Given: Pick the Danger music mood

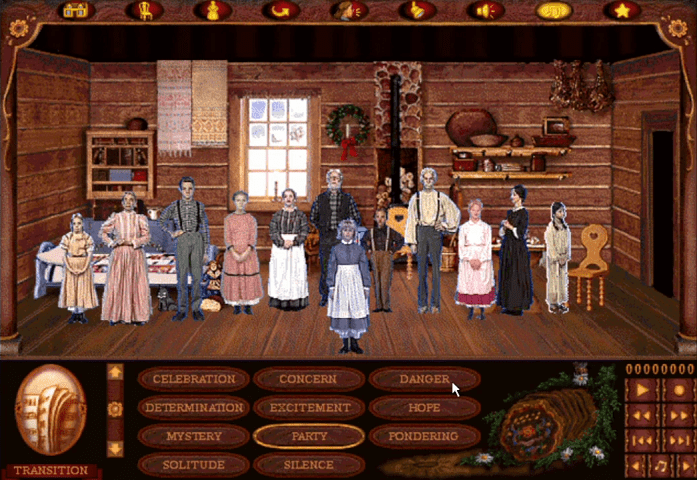Looking at the screenshot, I should 424,379.
